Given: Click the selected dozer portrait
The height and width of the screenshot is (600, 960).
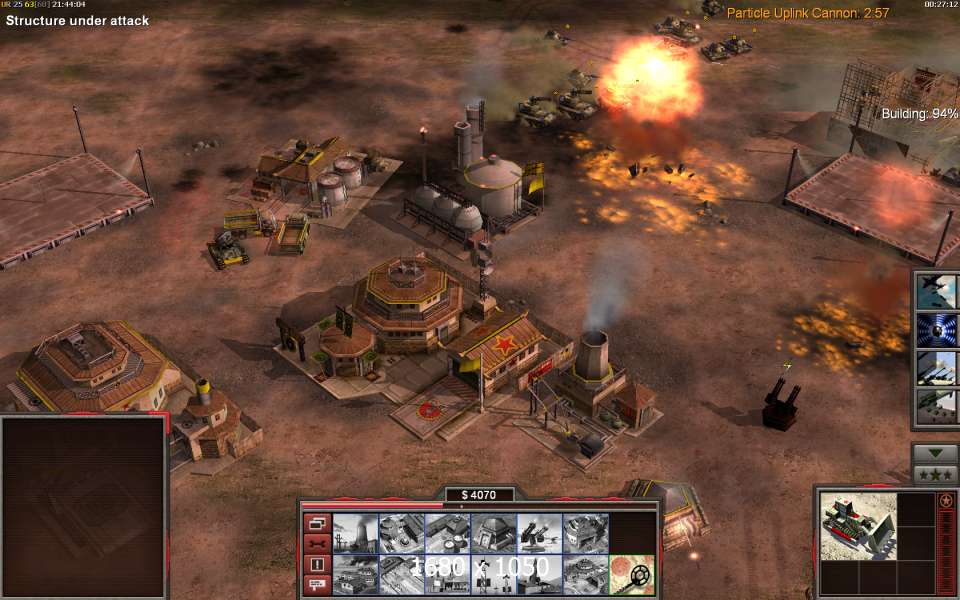Looking at the screenshot, I should 857,526.
